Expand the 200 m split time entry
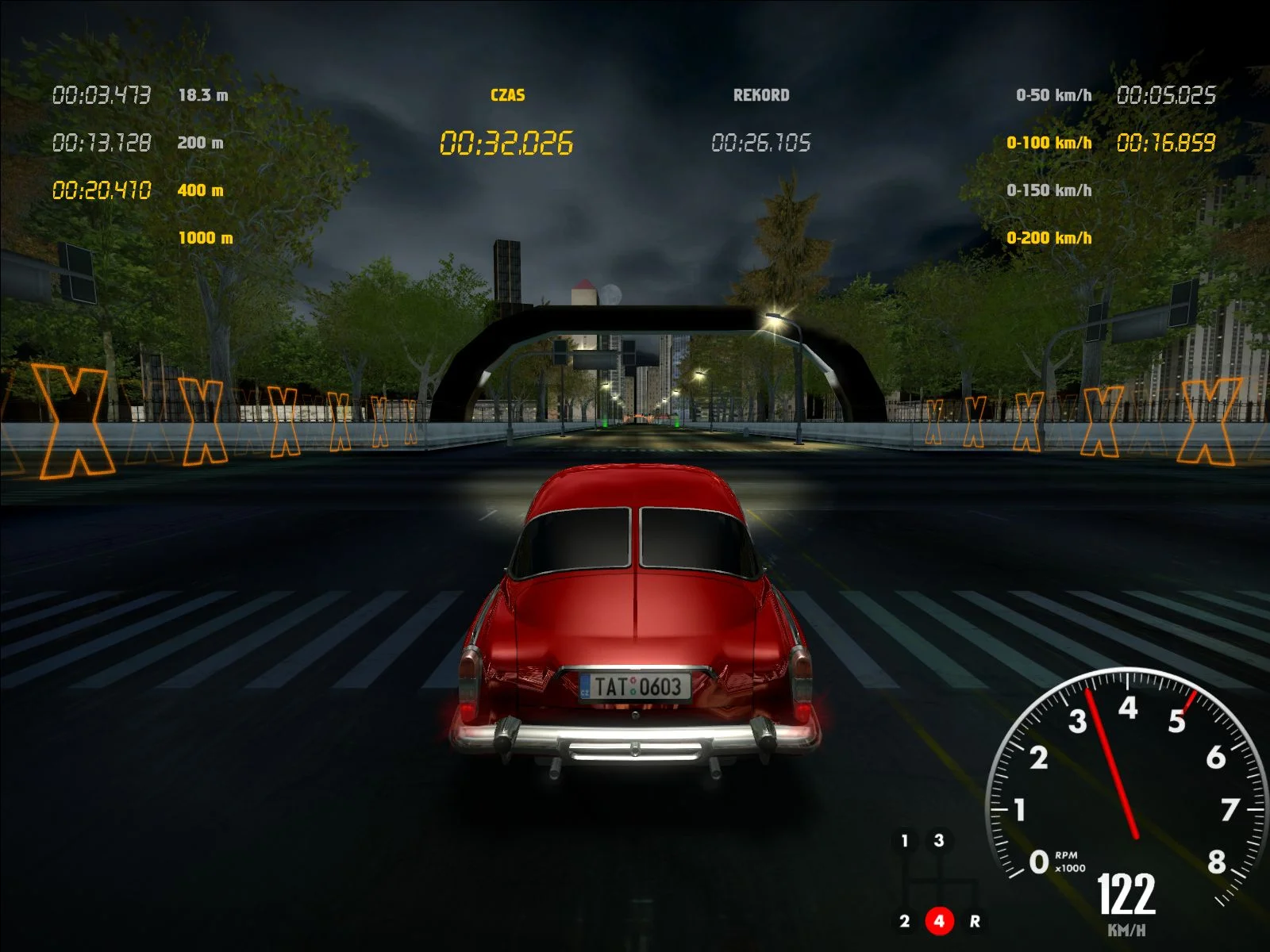 [201, 144]
